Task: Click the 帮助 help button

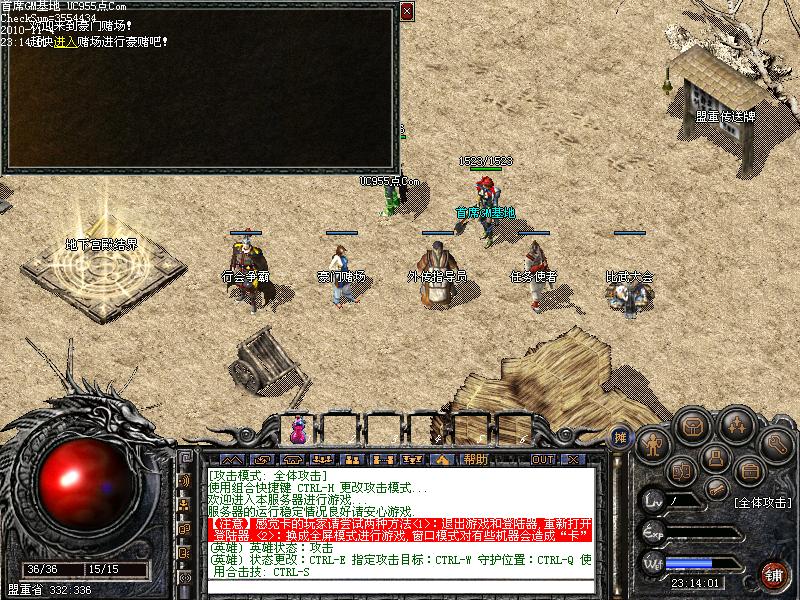Action: pos(476,459)
